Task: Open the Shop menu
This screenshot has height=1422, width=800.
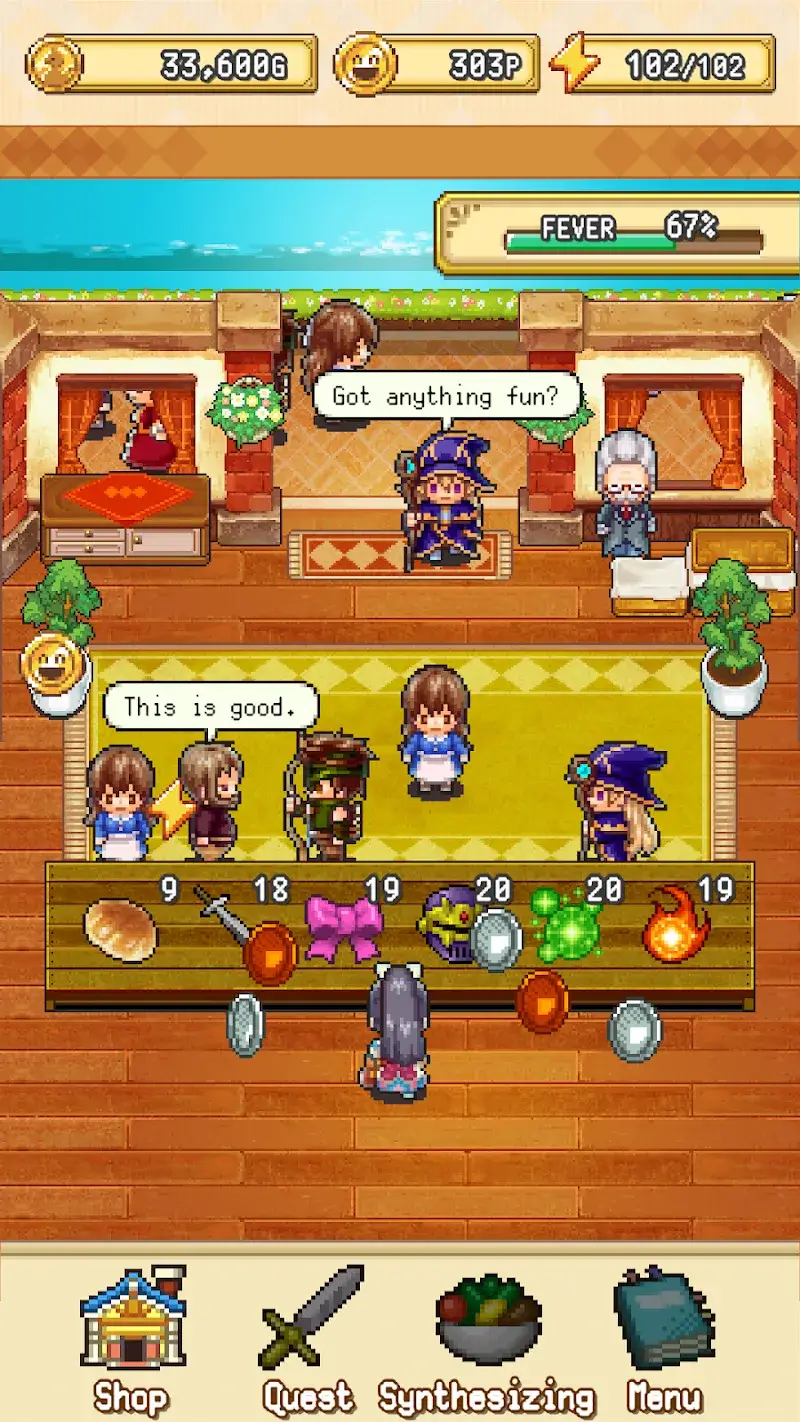Action: click(x=132, y=1336)
